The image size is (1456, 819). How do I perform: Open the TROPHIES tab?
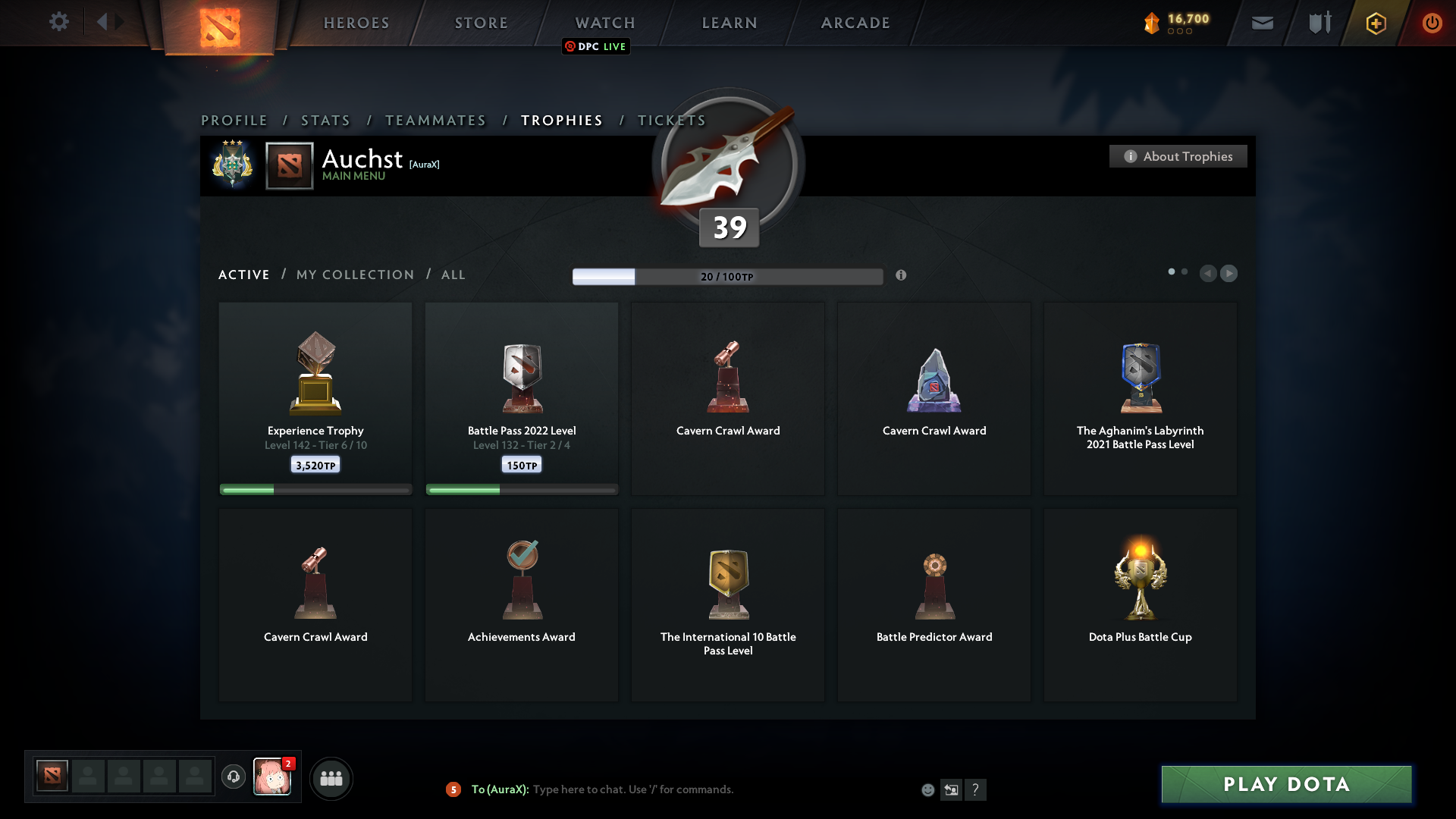561,120
